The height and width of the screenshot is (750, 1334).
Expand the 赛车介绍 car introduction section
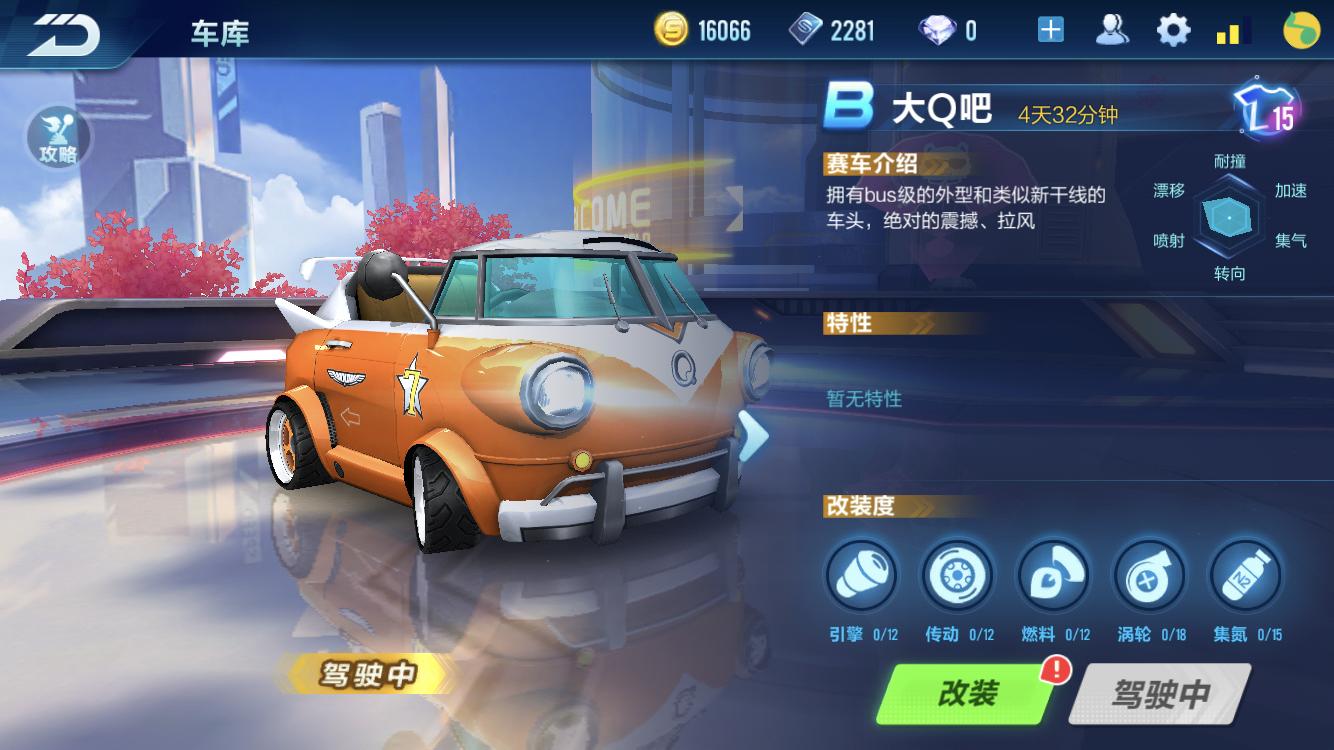[x=873, y=165]
